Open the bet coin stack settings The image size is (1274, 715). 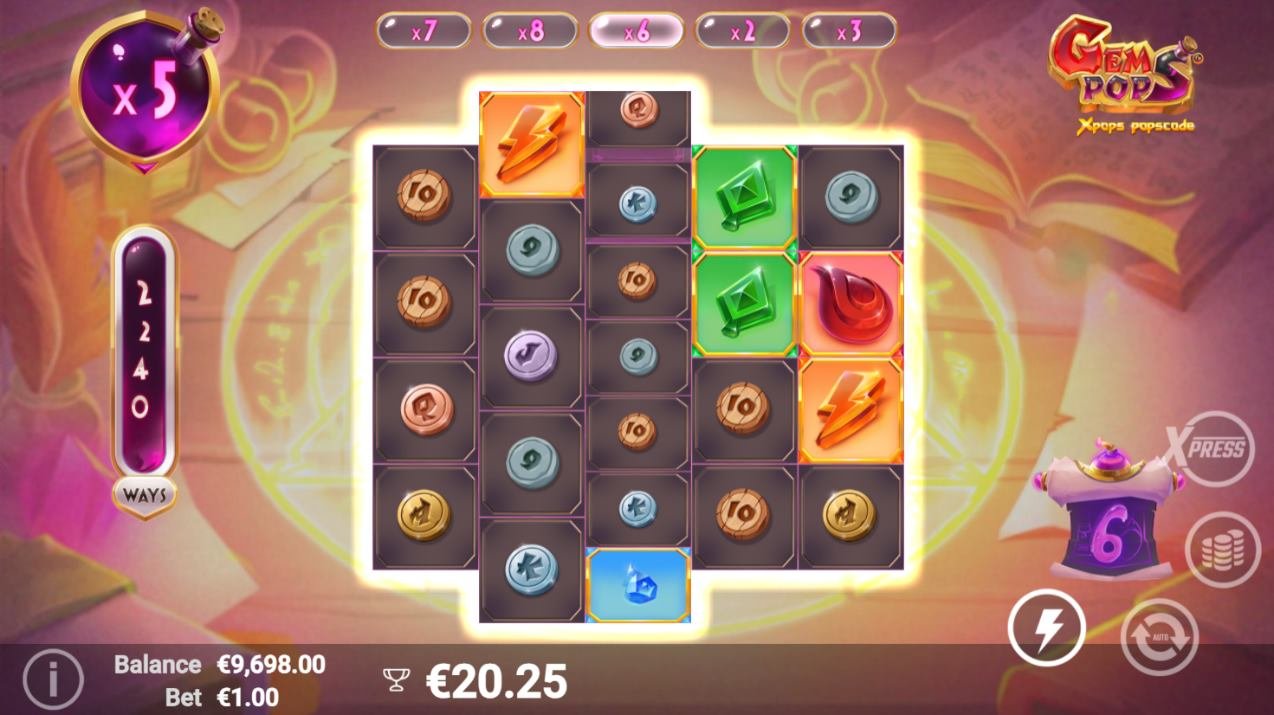[x=1222, y=549]
